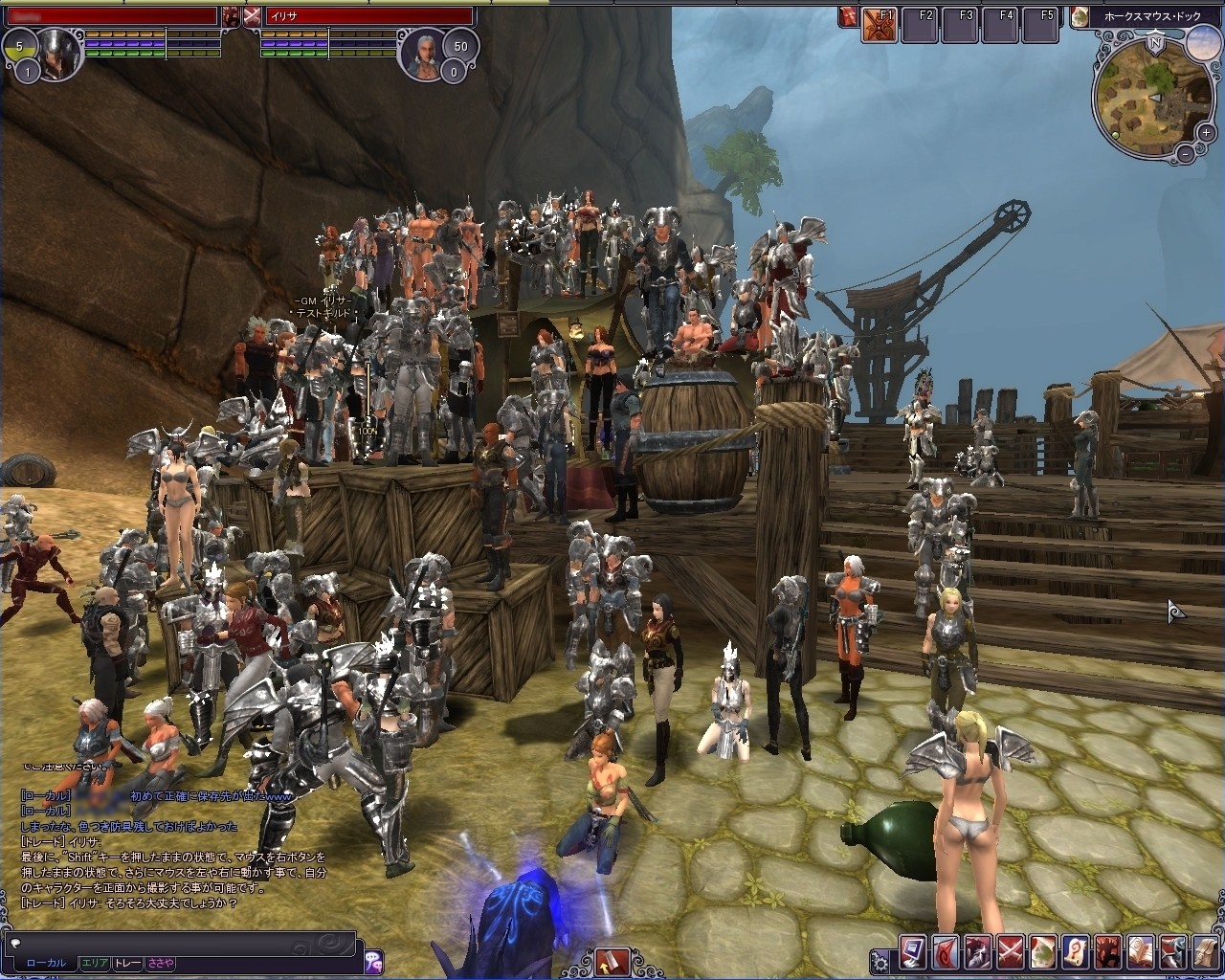Open the computer monitor system menu icon

913,952
